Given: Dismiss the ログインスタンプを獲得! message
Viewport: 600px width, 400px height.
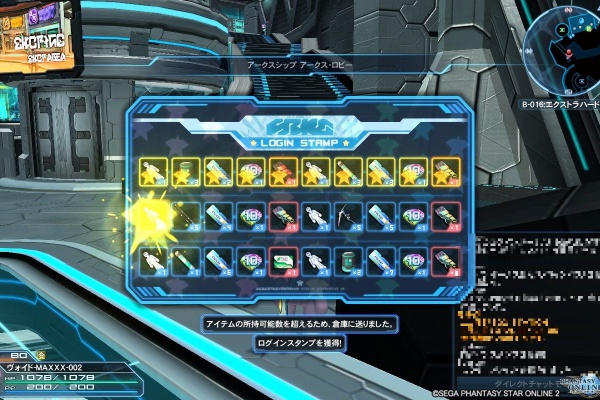Looking at the screenshot, I should 300,343.
